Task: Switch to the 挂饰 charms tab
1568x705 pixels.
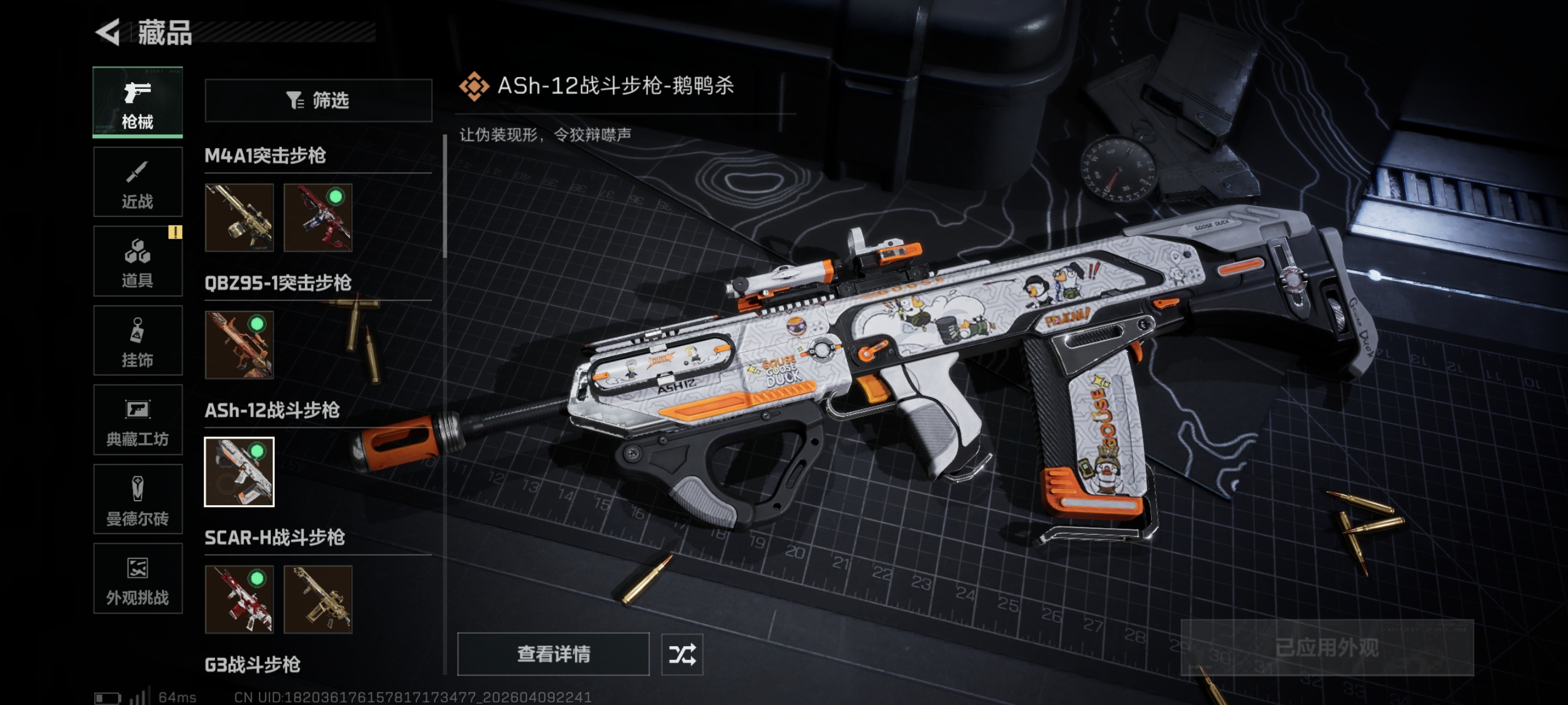Action: coord(137,341)
